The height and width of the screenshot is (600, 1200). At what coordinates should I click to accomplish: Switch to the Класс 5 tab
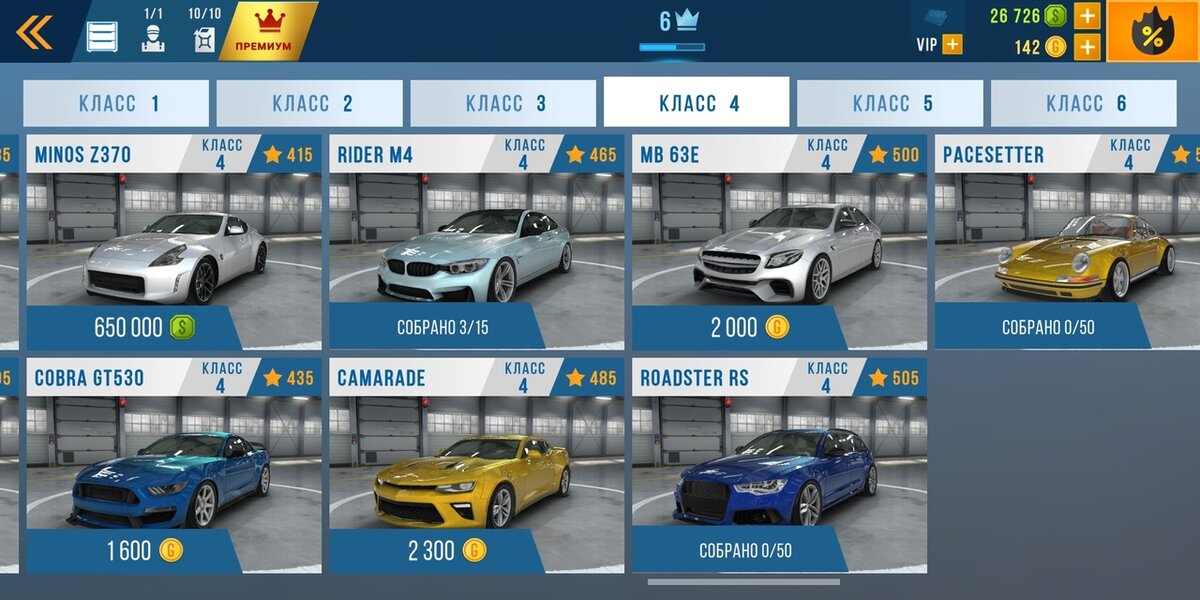(890, 103)
